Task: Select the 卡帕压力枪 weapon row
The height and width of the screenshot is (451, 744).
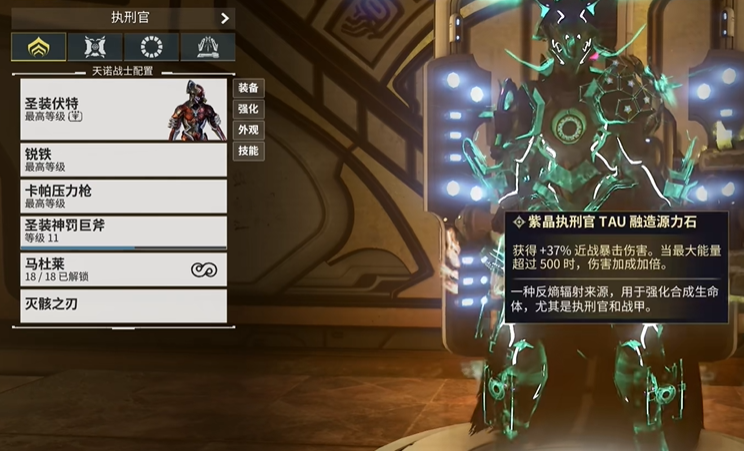Action: point(123,196)
